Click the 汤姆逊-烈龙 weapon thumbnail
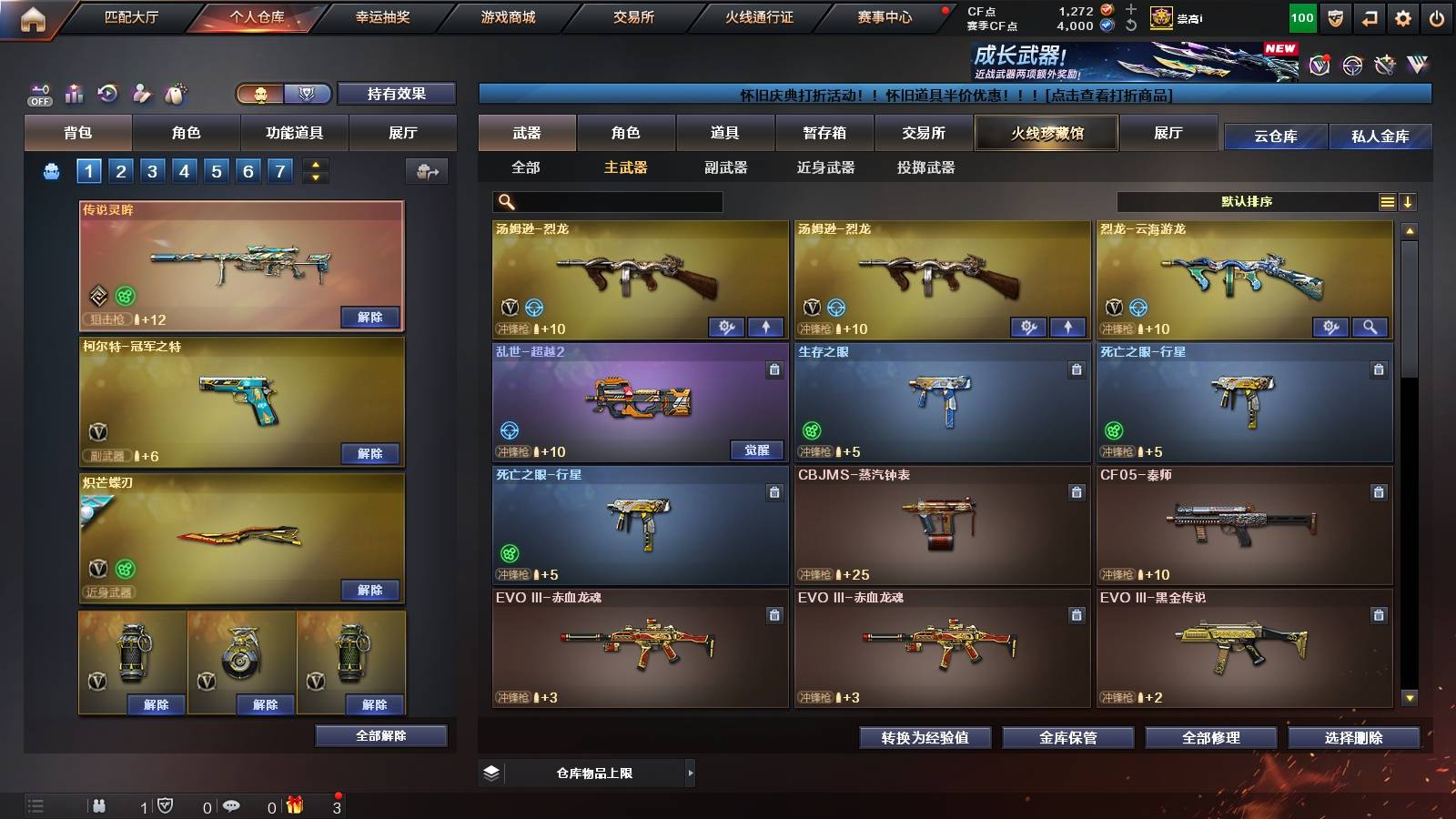Image resolution: width=1456 pixels, height=819 pixels. click(637, 273)
